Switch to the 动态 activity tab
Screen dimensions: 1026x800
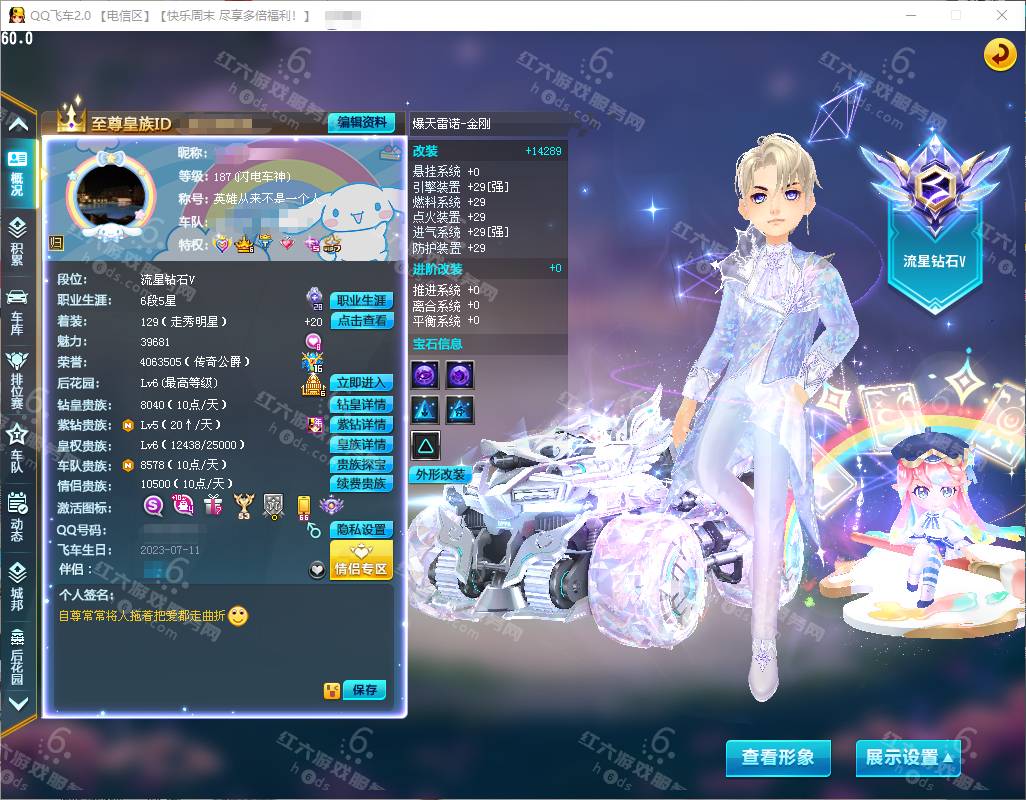[17, 516]
